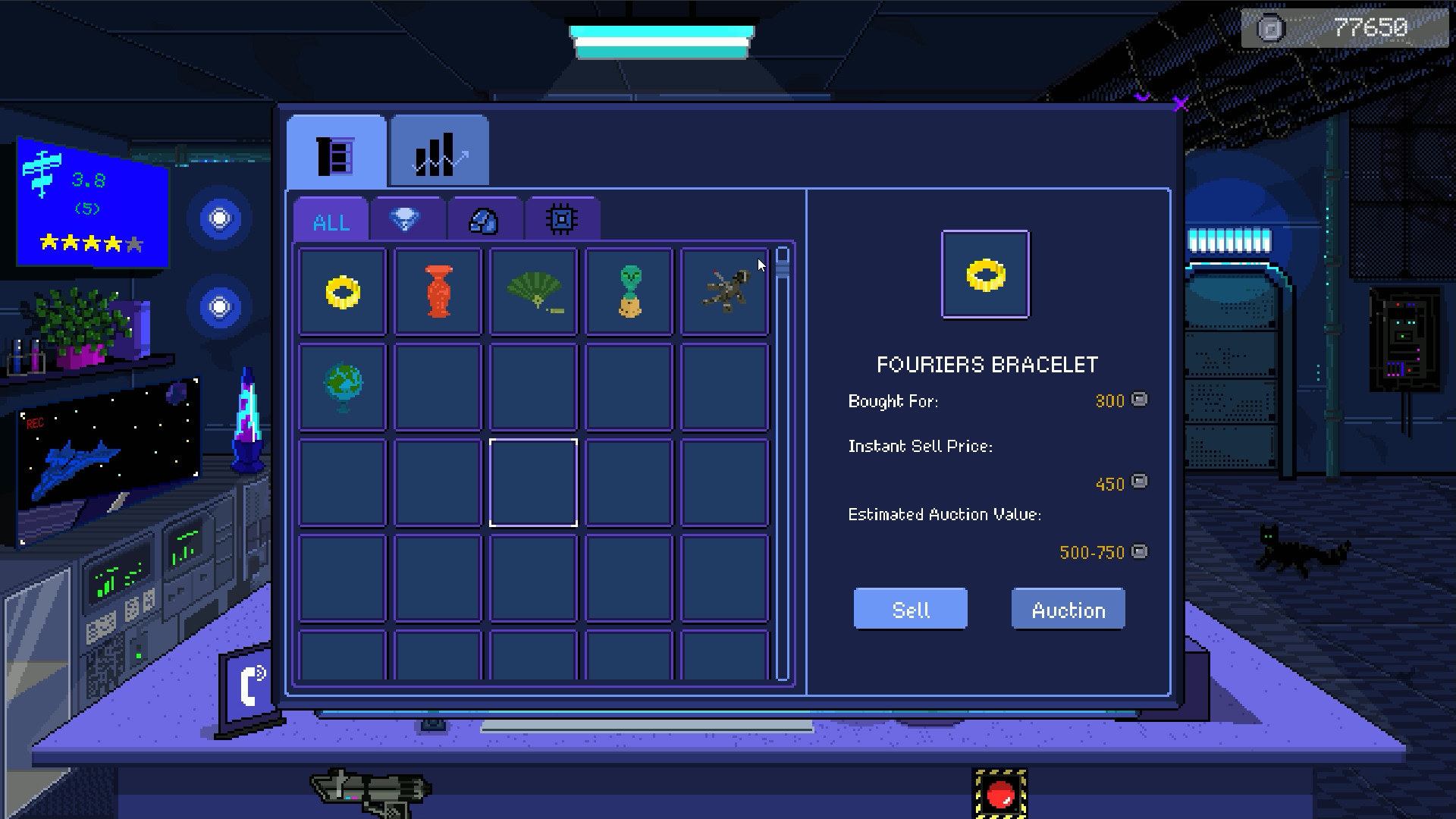
Task: View the bracelet preview thumbnail
Action: pyautogui.click(x=985, y=274)
